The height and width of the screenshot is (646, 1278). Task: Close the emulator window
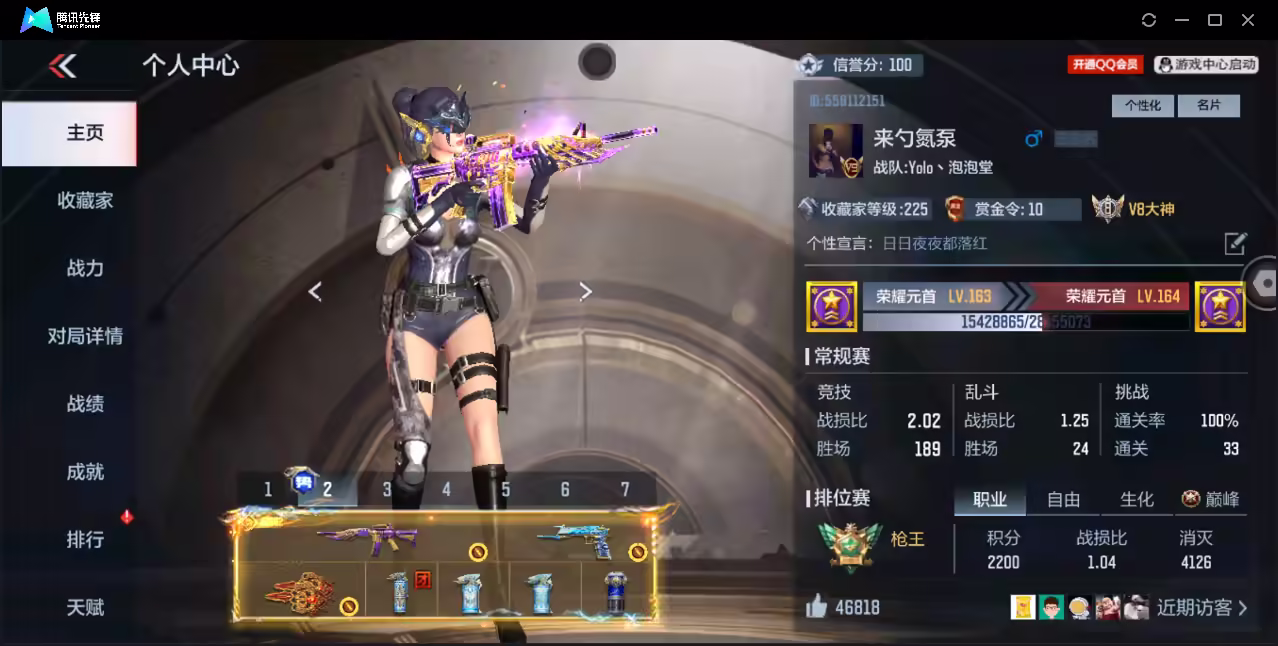pos(1248,20)
